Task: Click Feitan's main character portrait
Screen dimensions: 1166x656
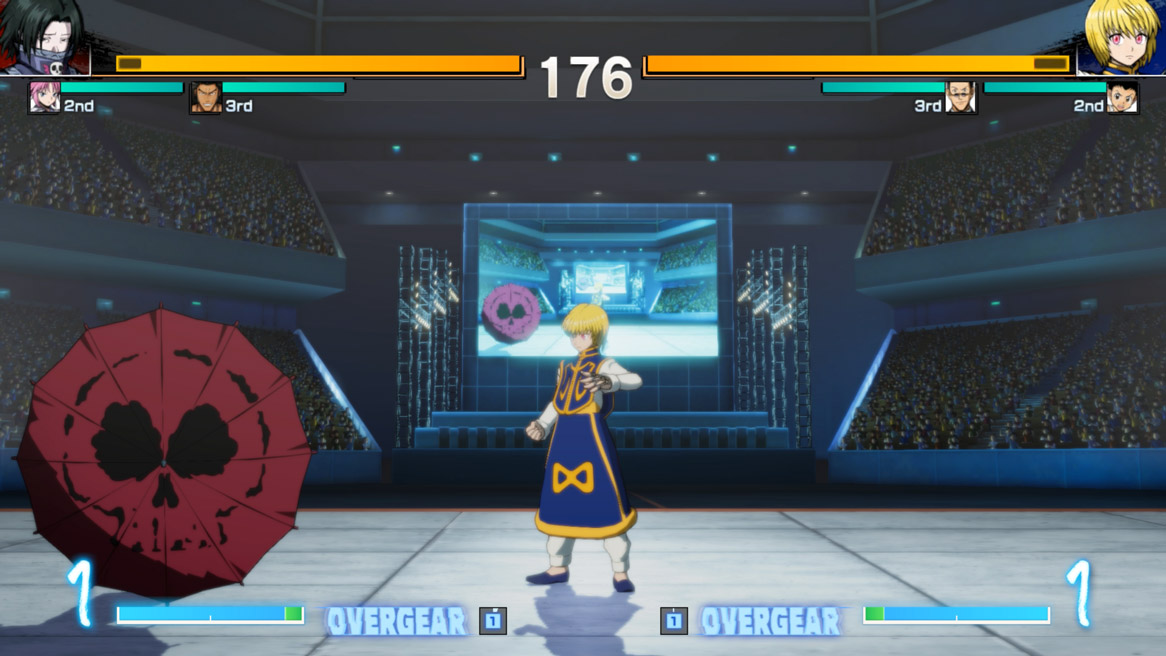Action: click(x=45, y=37)
